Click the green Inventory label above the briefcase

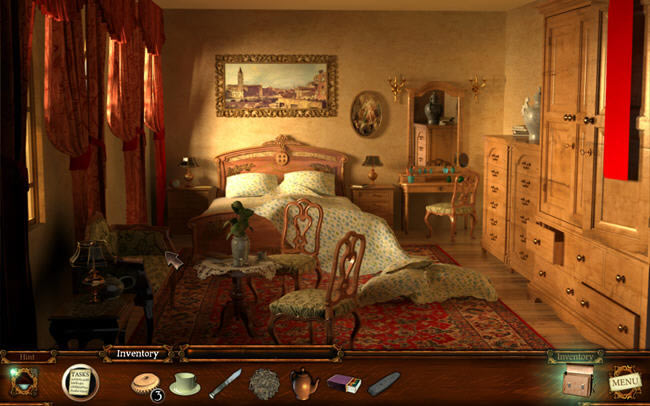point(575,356)
